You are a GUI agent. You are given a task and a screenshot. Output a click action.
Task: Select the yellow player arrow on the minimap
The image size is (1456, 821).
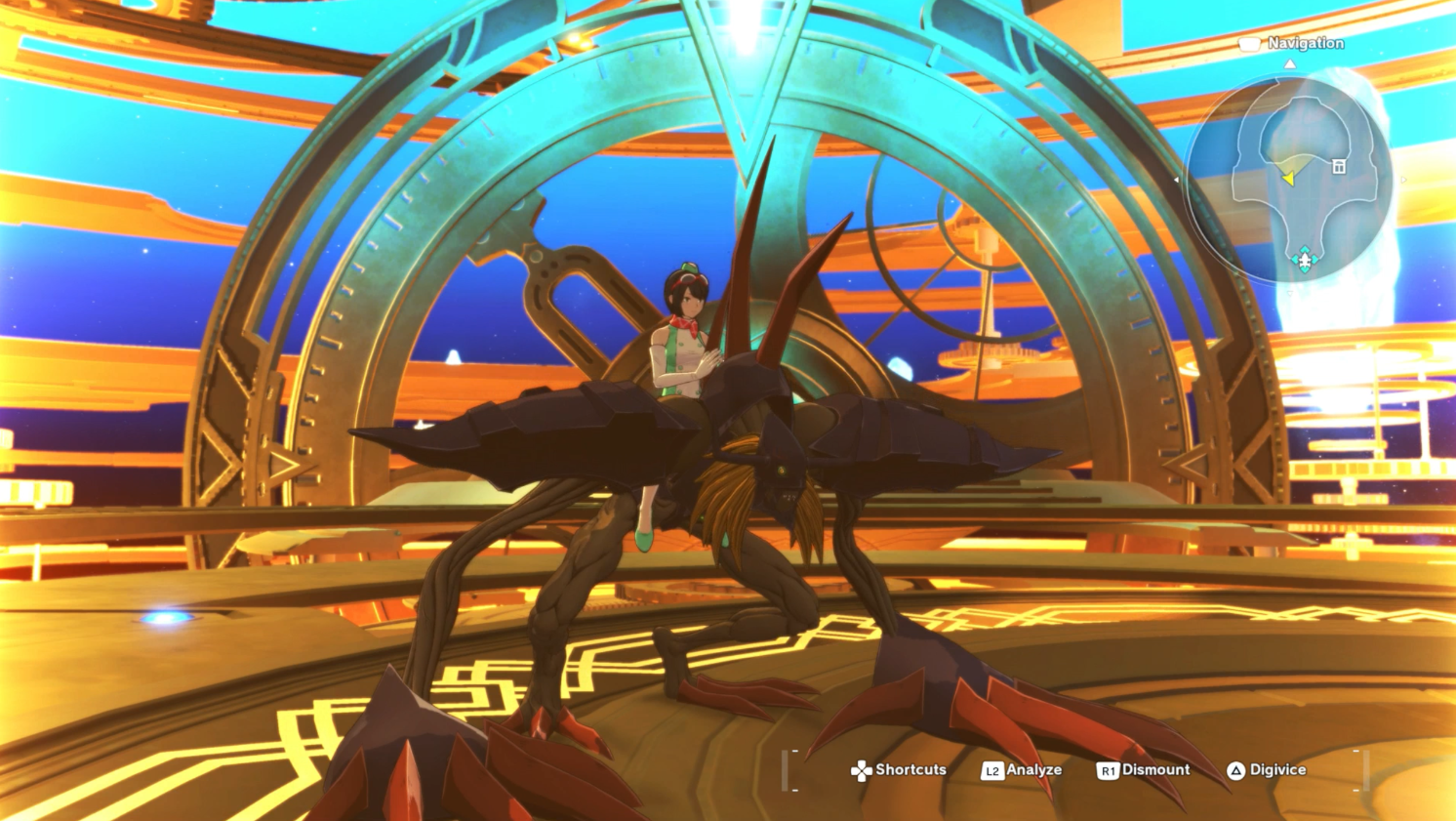[1288, 179]
